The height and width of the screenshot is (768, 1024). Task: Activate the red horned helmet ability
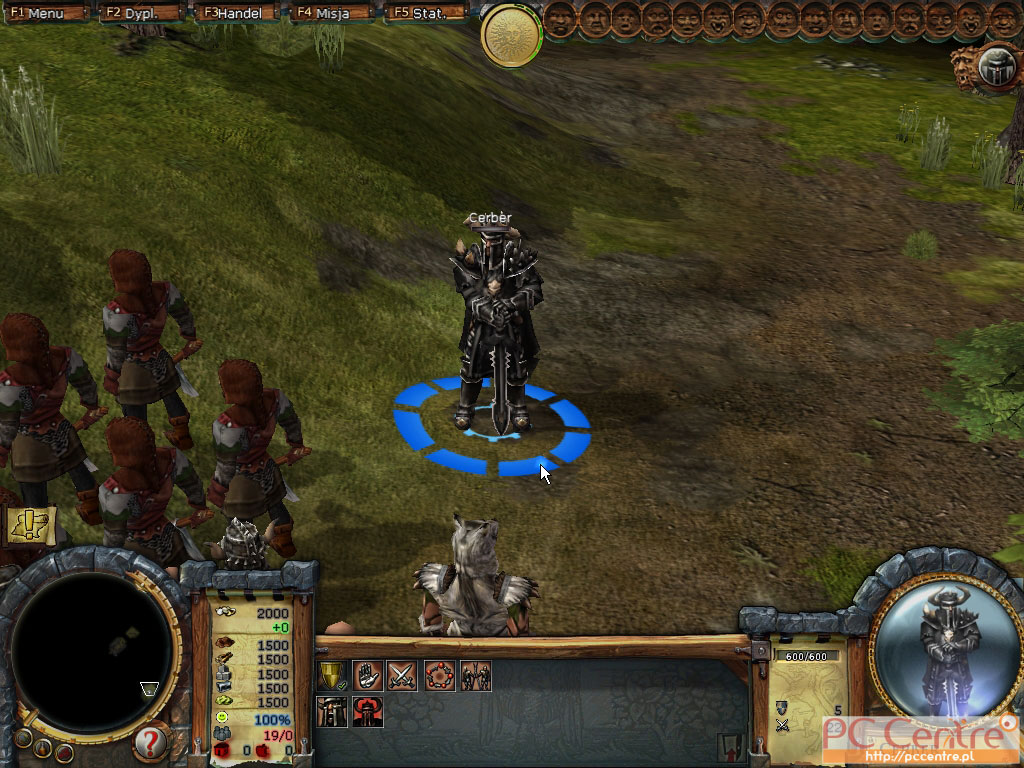click(367, 711)
